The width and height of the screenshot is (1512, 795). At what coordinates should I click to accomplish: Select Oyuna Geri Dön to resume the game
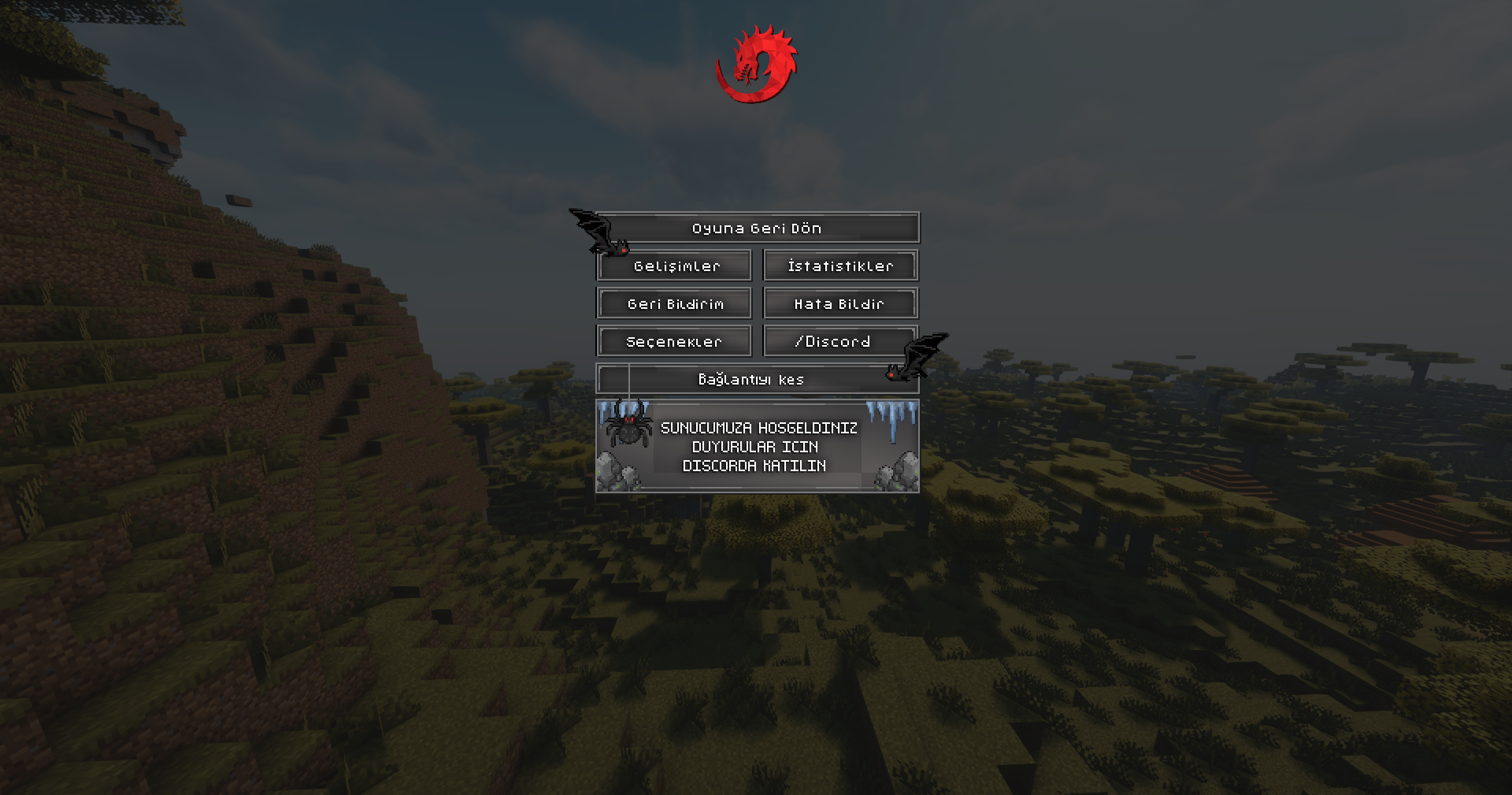(x=756, y=228)
